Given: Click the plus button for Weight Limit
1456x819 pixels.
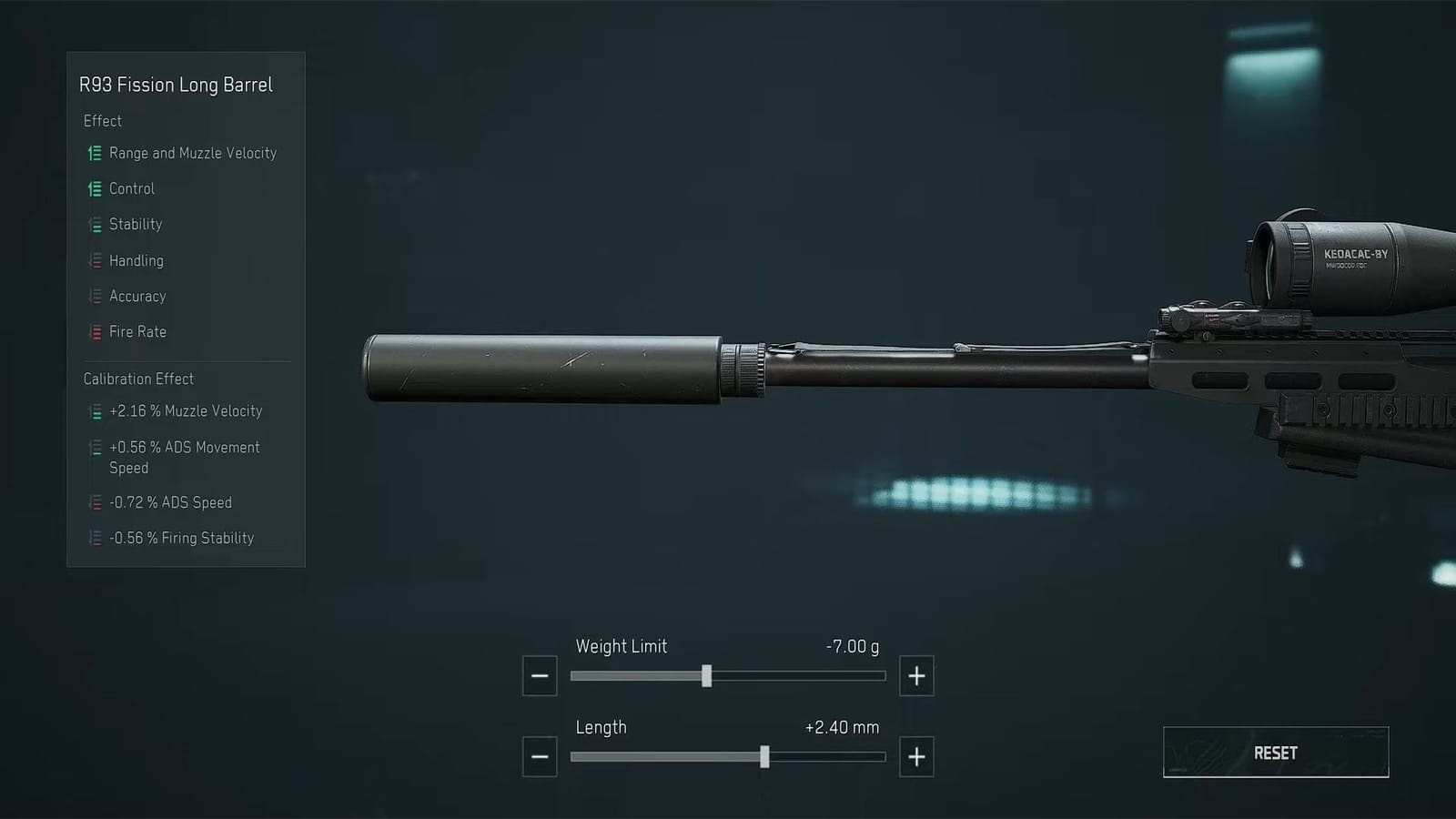Looking at the screenshot, I should (x=916, y=675).
